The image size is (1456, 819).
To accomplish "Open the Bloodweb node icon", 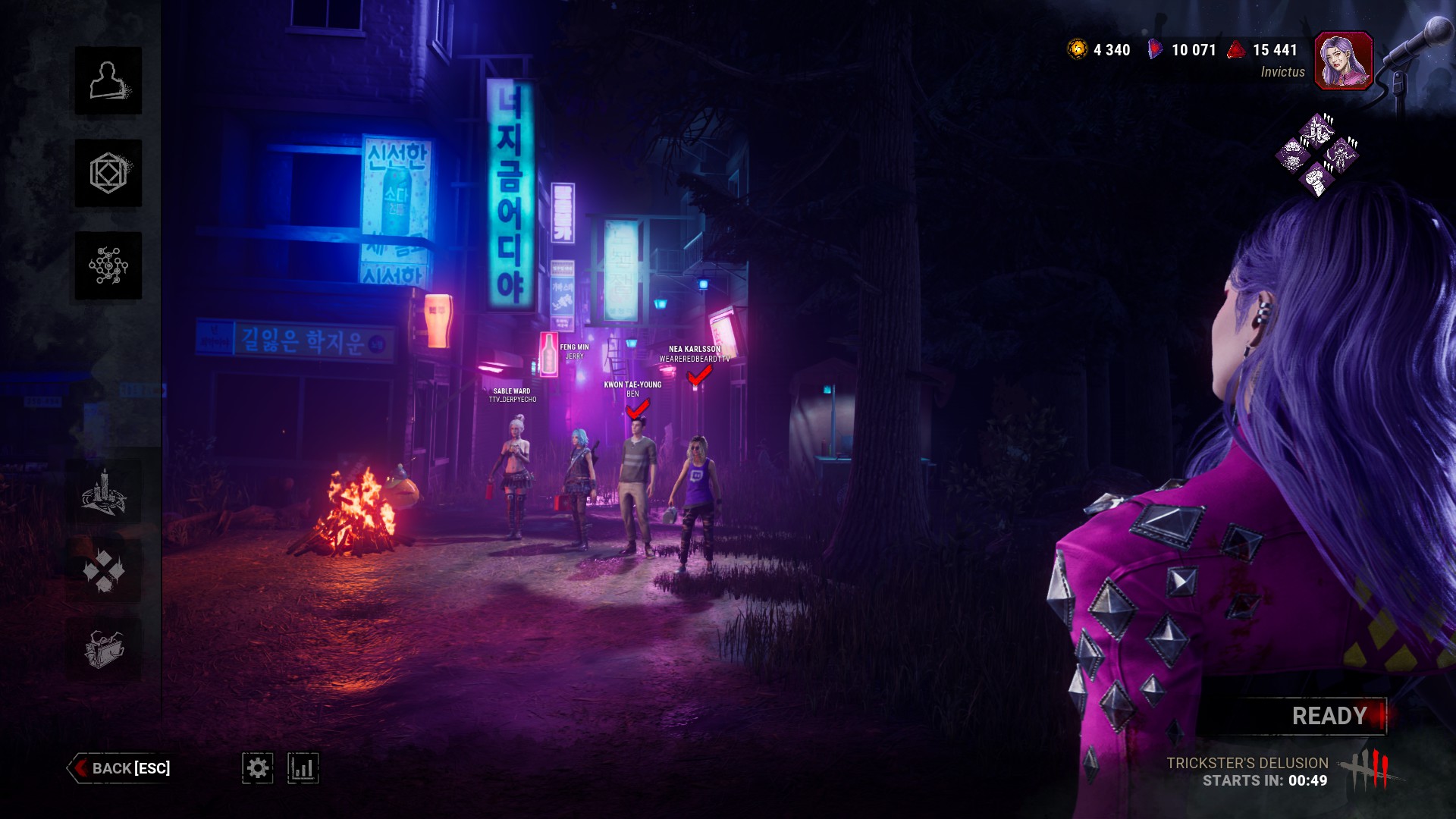I will (x=108, y=265).
